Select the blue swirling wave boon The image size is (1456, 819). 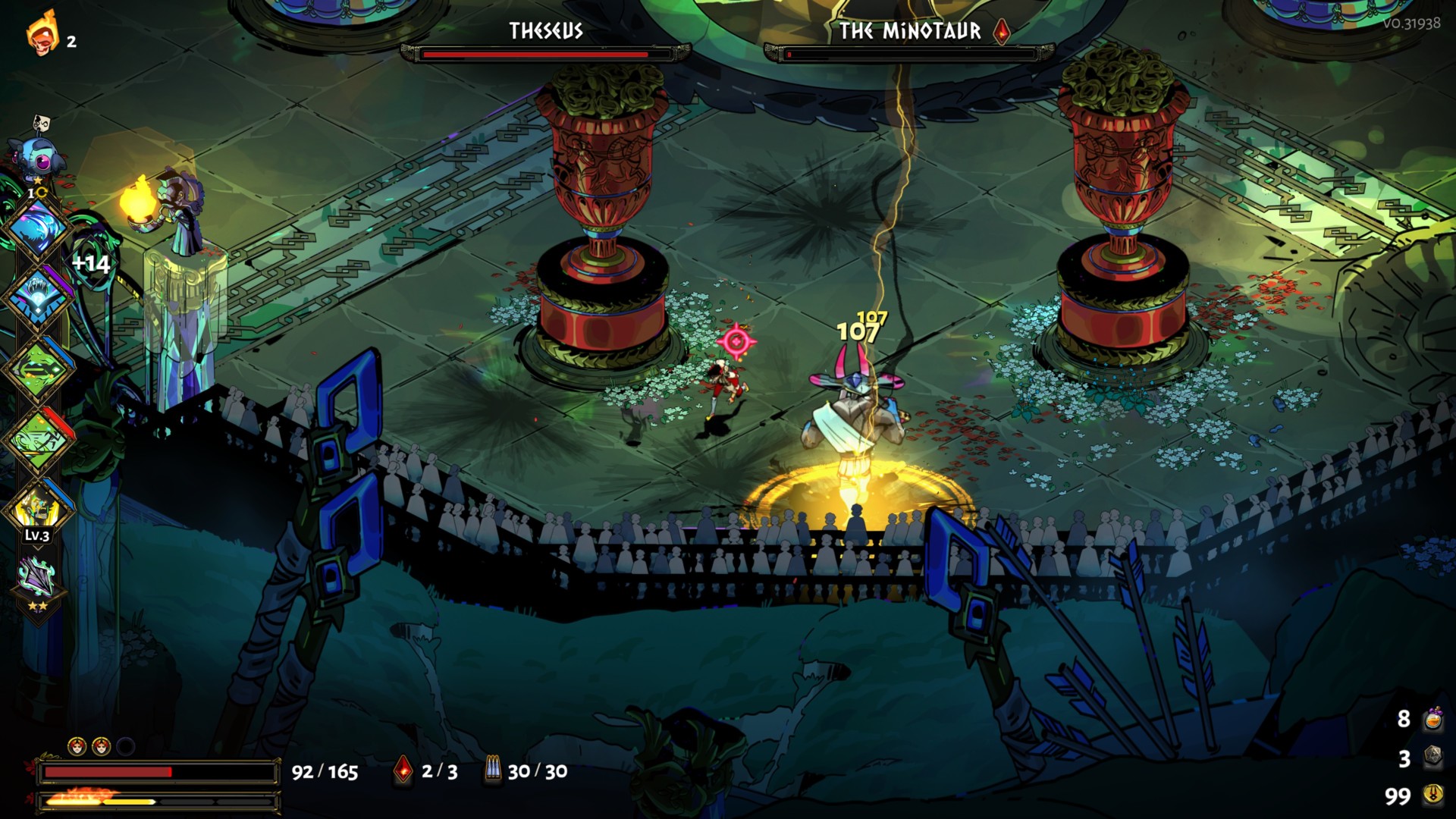click(38, 227)
